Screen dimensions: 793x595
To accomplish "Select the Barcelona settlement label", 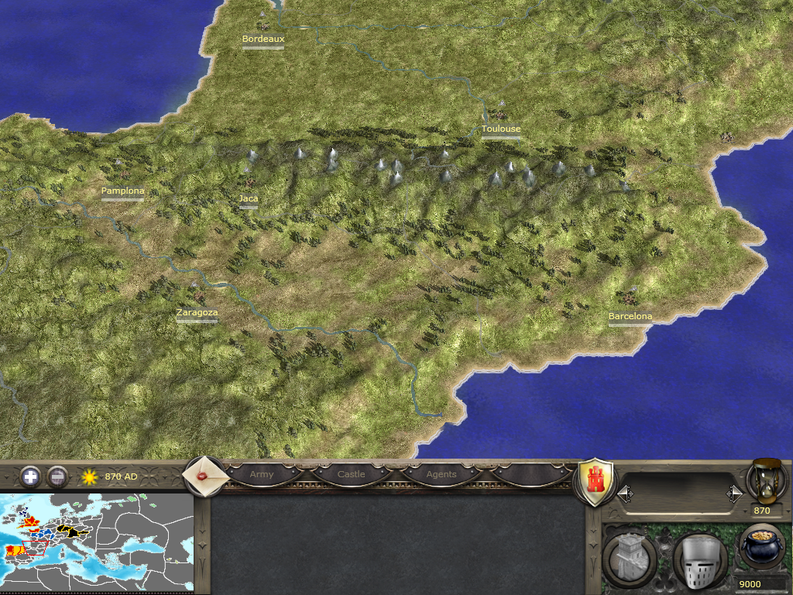I will (630, 317).
